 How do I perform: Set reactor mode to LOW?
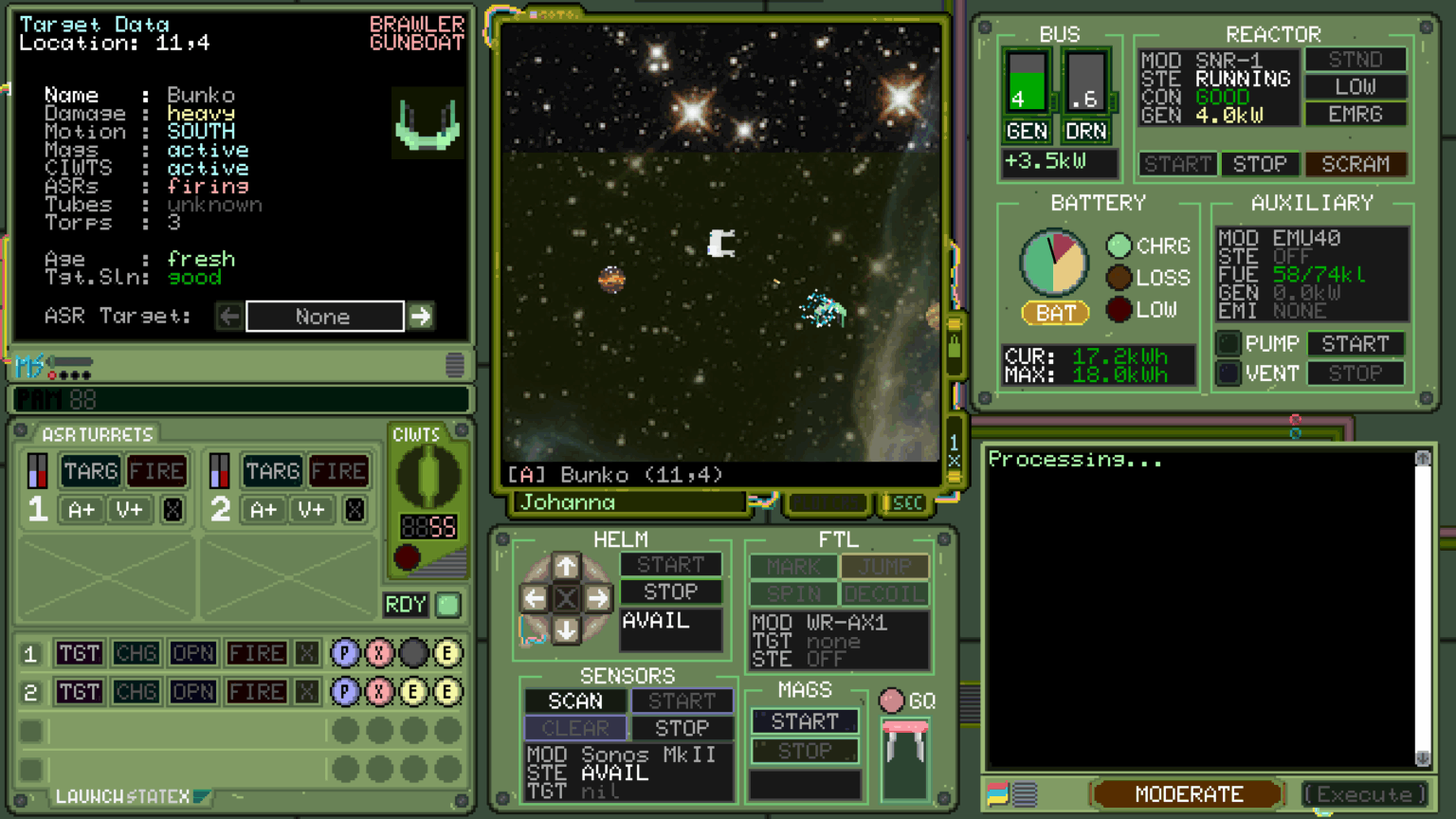1356,86
